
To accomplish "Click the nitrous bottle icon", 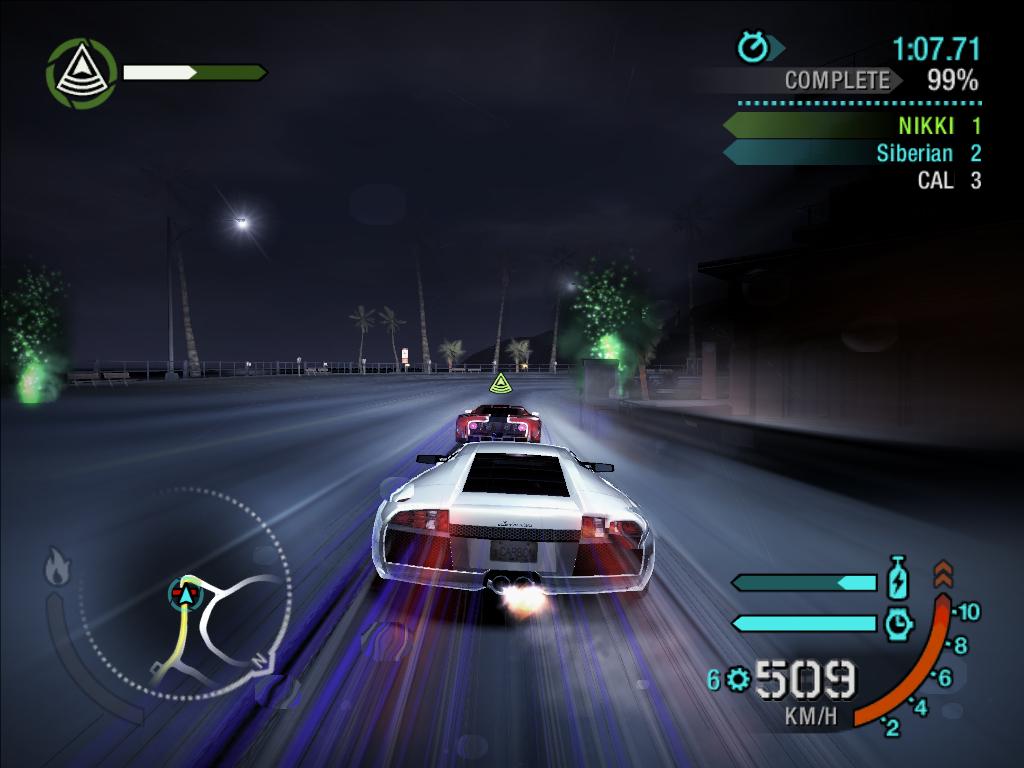I will click(x=898, y=580).
